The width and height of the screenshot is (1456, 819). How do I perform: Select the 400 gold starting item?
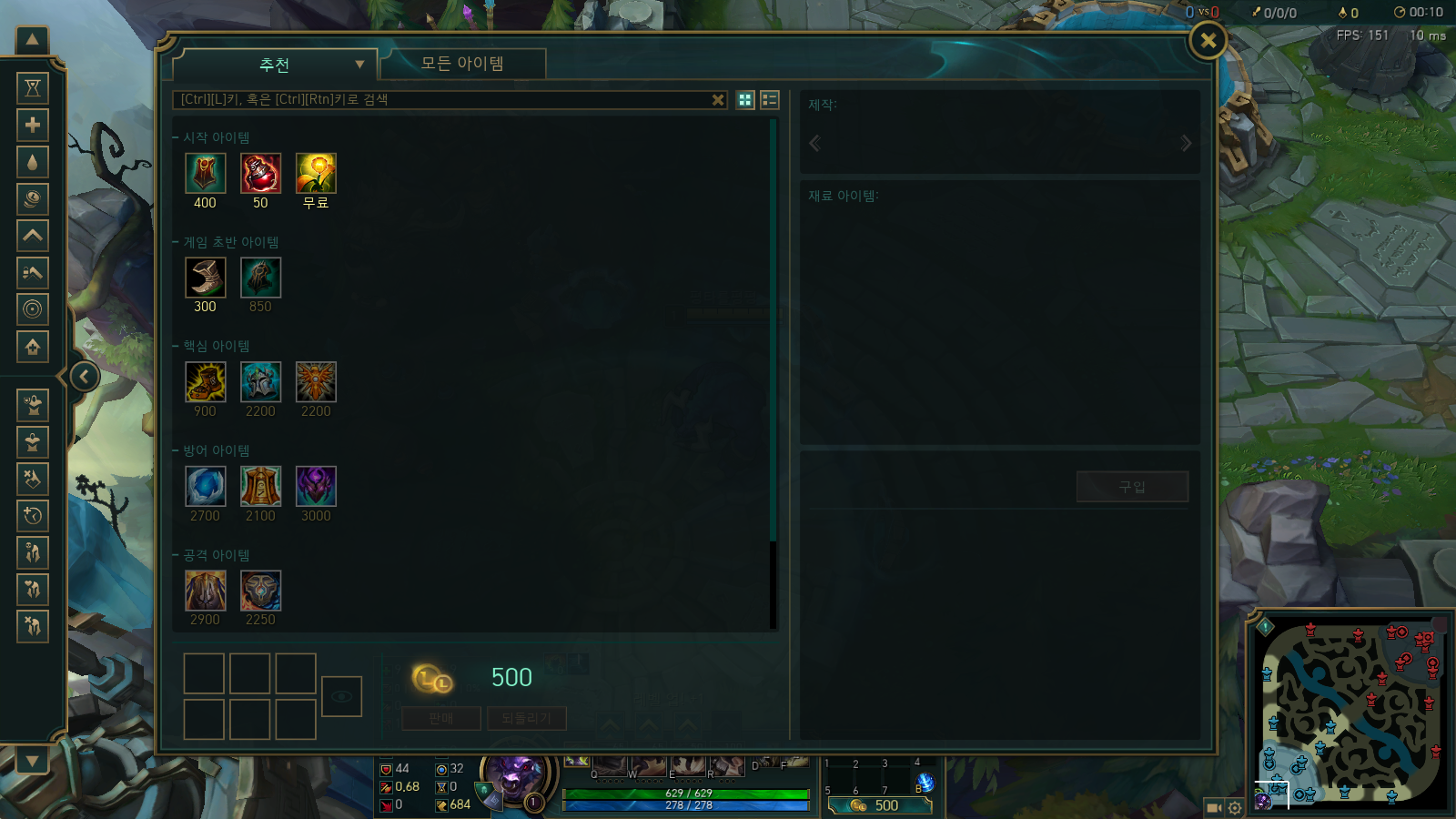click(x=206, y=173)
